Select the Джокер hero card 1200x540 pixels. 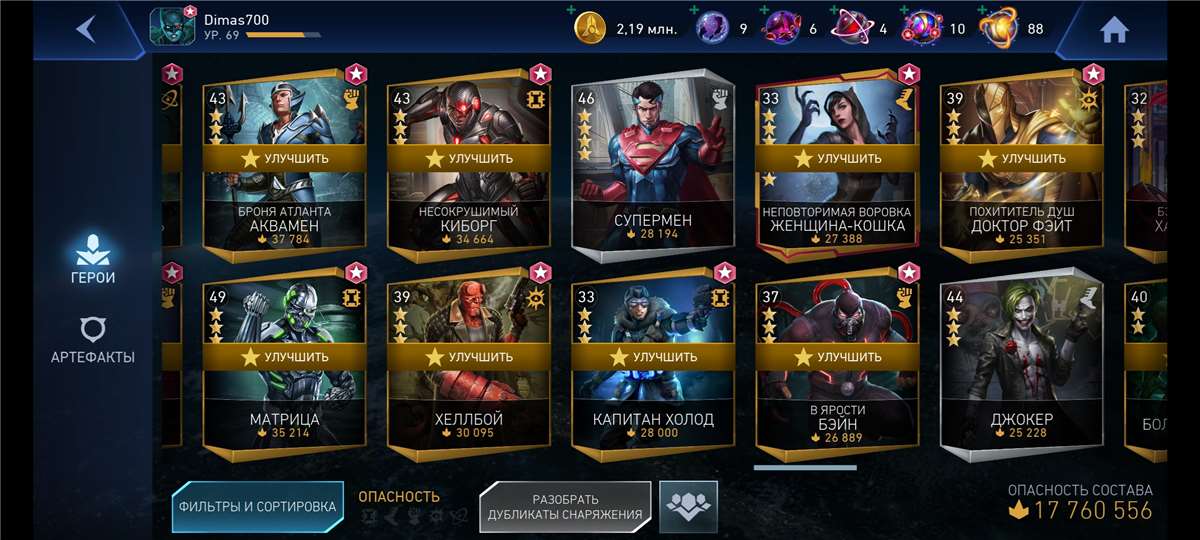(1021, 365)
